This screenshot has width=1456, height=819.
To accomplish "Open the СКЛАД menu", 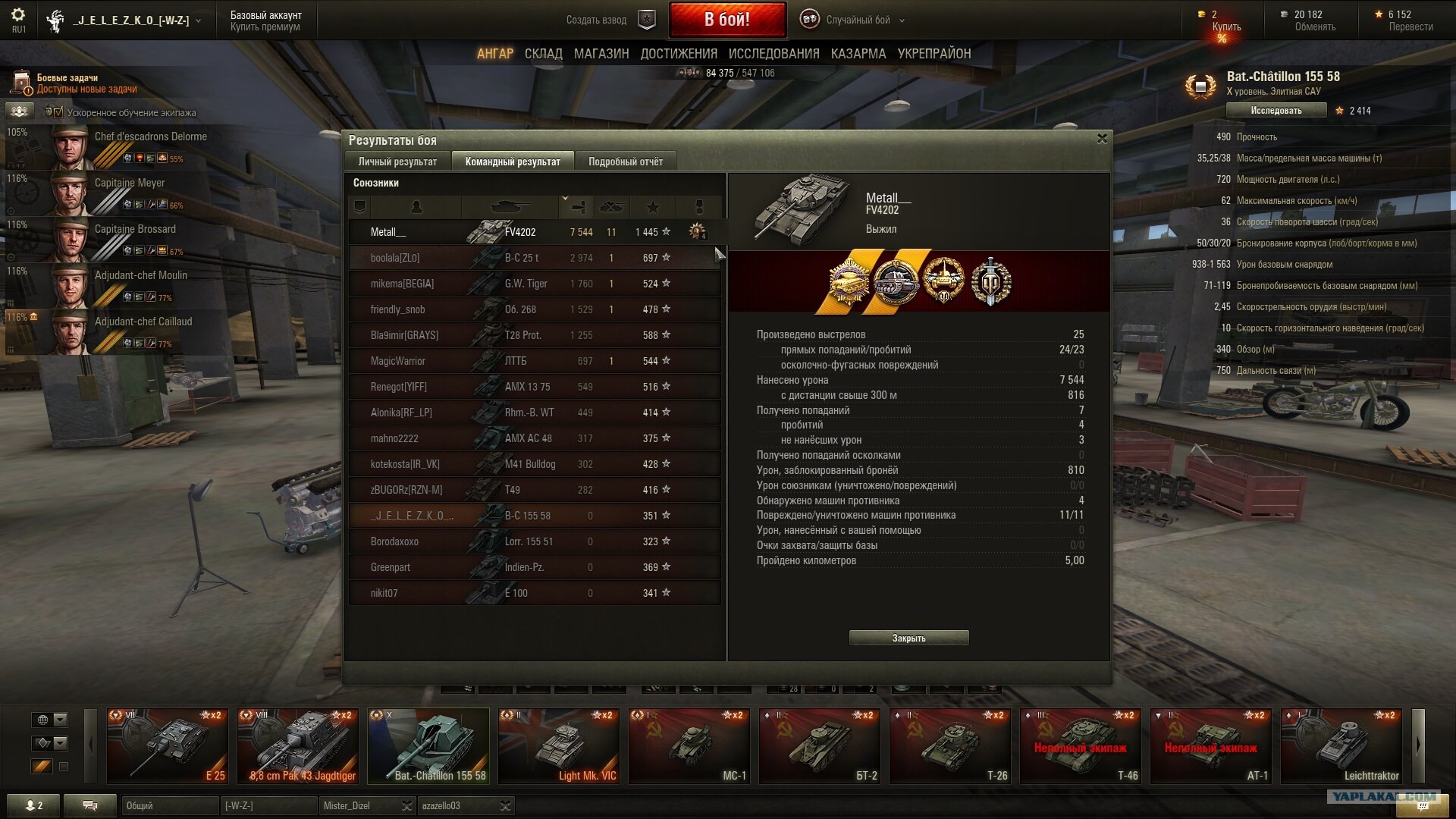I will pos(543,54).
